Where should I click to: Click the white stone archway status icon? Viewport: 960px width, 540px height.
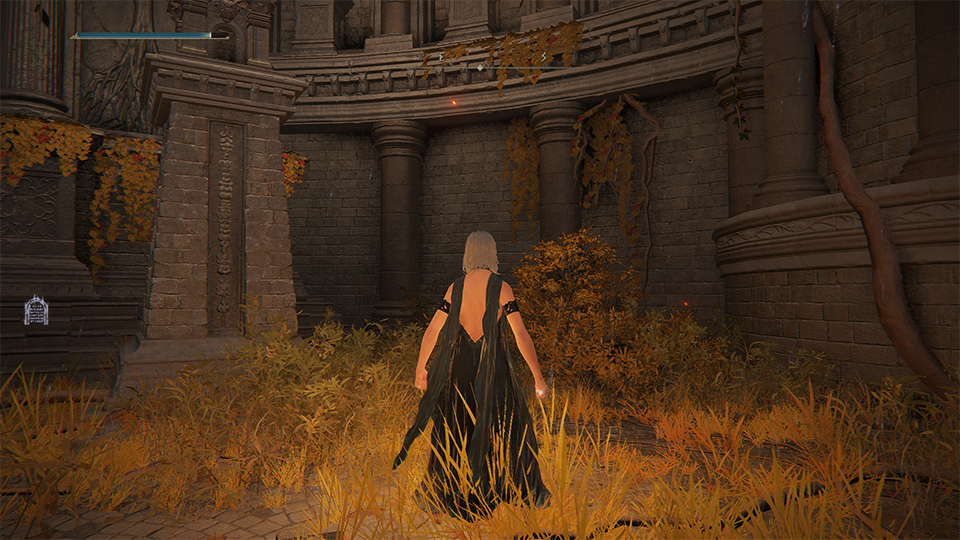36,310
